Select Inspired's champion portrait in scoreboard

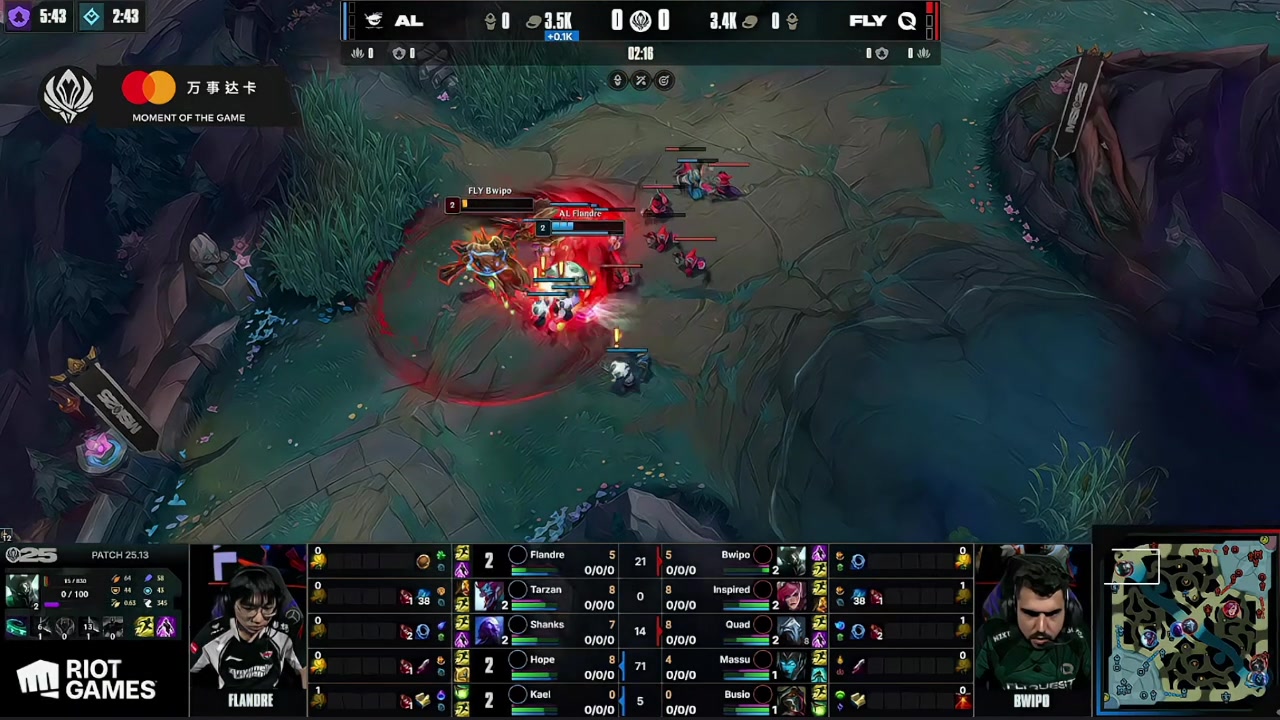(x=791, y=596)
